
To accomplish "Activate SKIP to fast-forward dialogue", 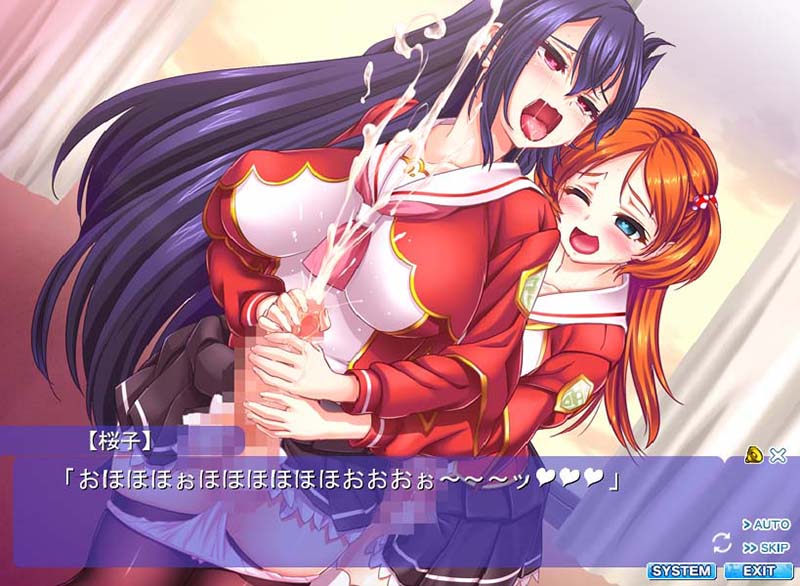I will click(x=766, y=548).
